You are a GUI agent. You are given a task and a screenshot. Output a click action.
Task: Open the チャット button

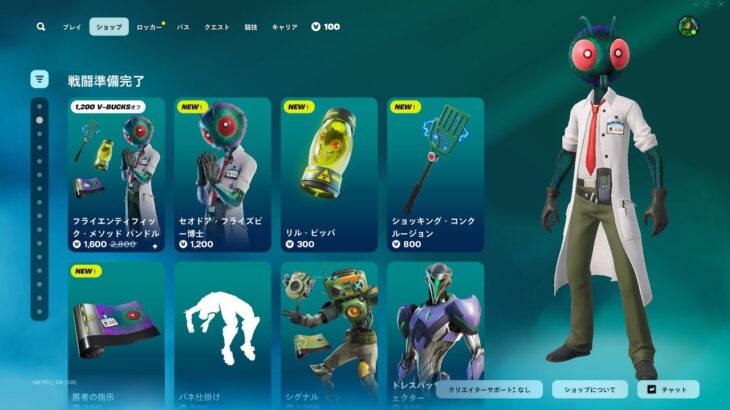pos(668,389)
